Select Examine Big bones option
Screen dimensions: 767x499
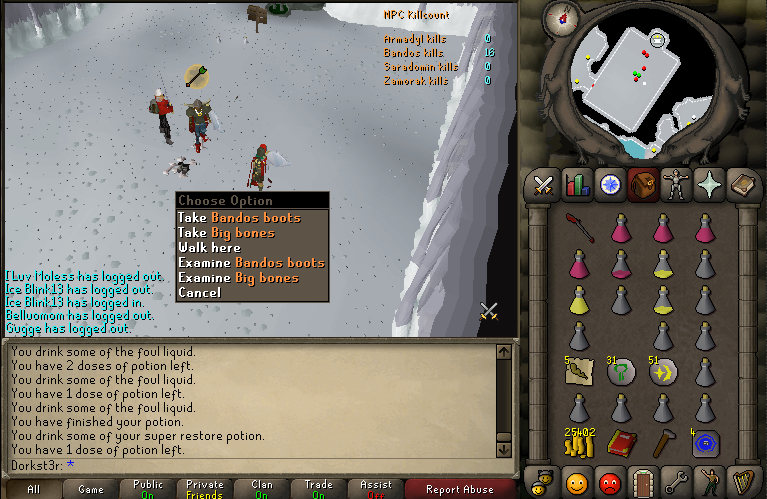(x=238, y=277)
